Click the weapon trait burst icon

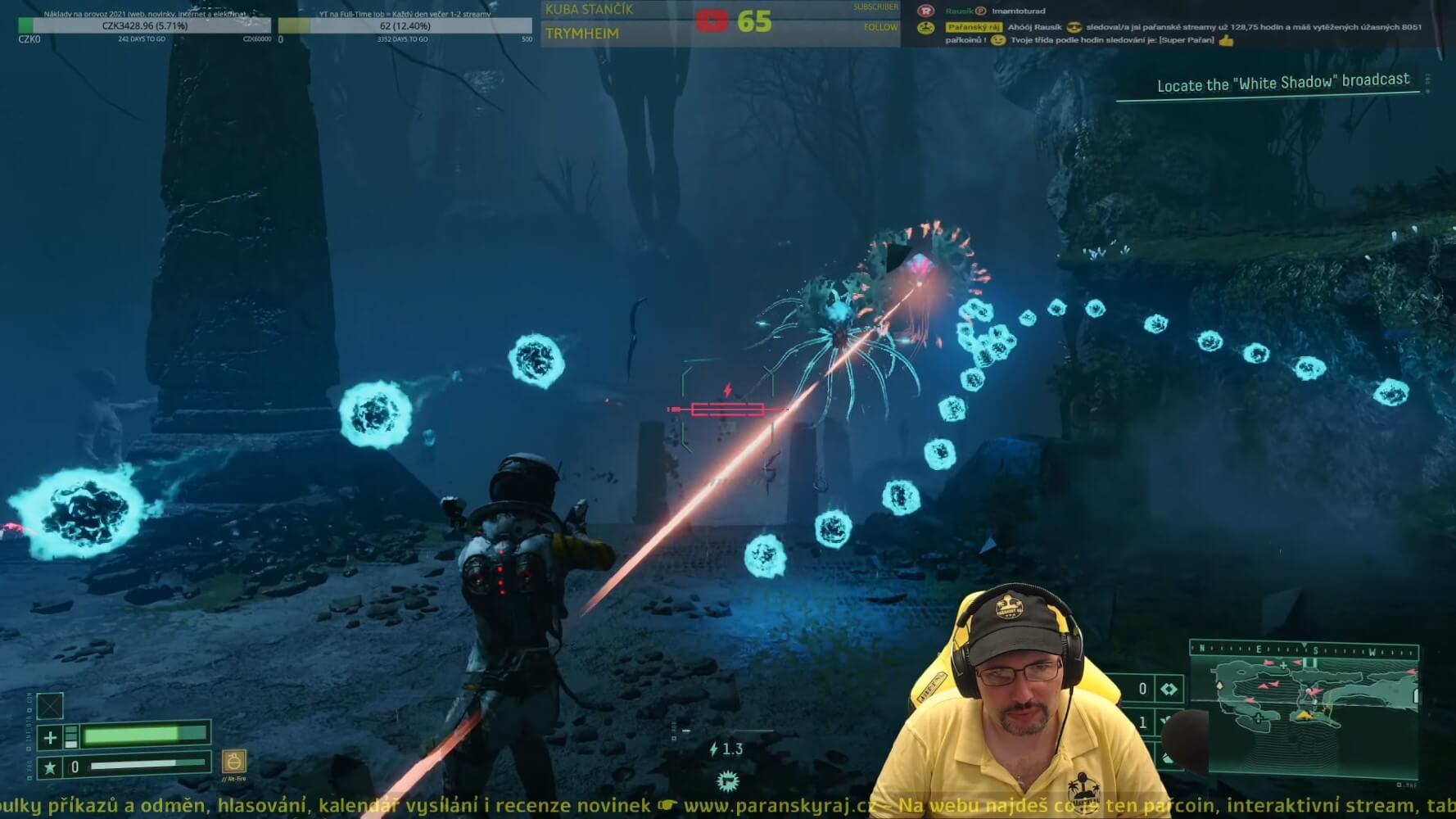point(727,781)
